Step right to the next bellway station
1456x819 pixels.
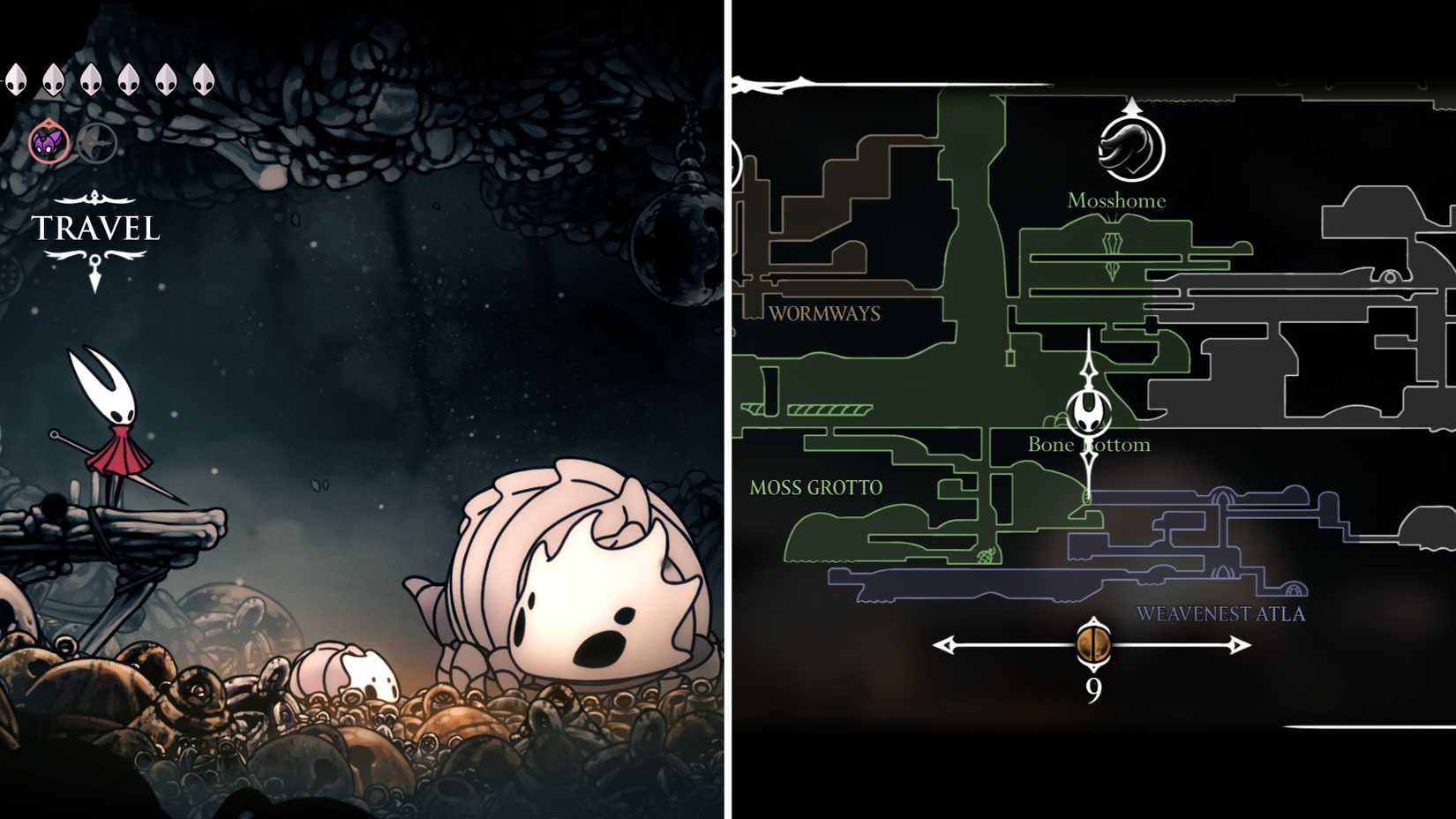tap(1239, 645)
